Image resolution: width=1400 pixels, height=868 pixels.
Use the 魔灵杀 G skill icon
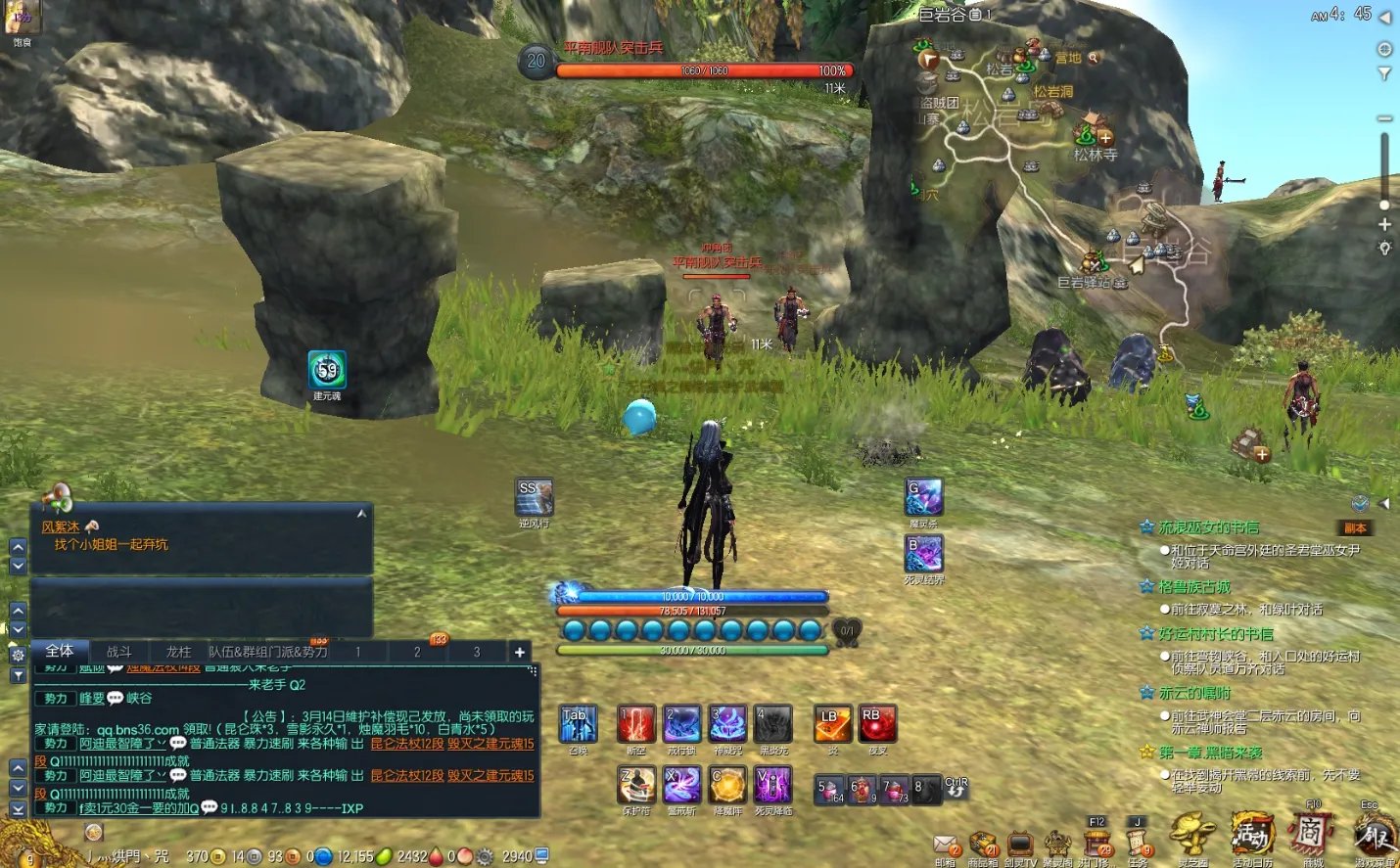pos(923,497)
